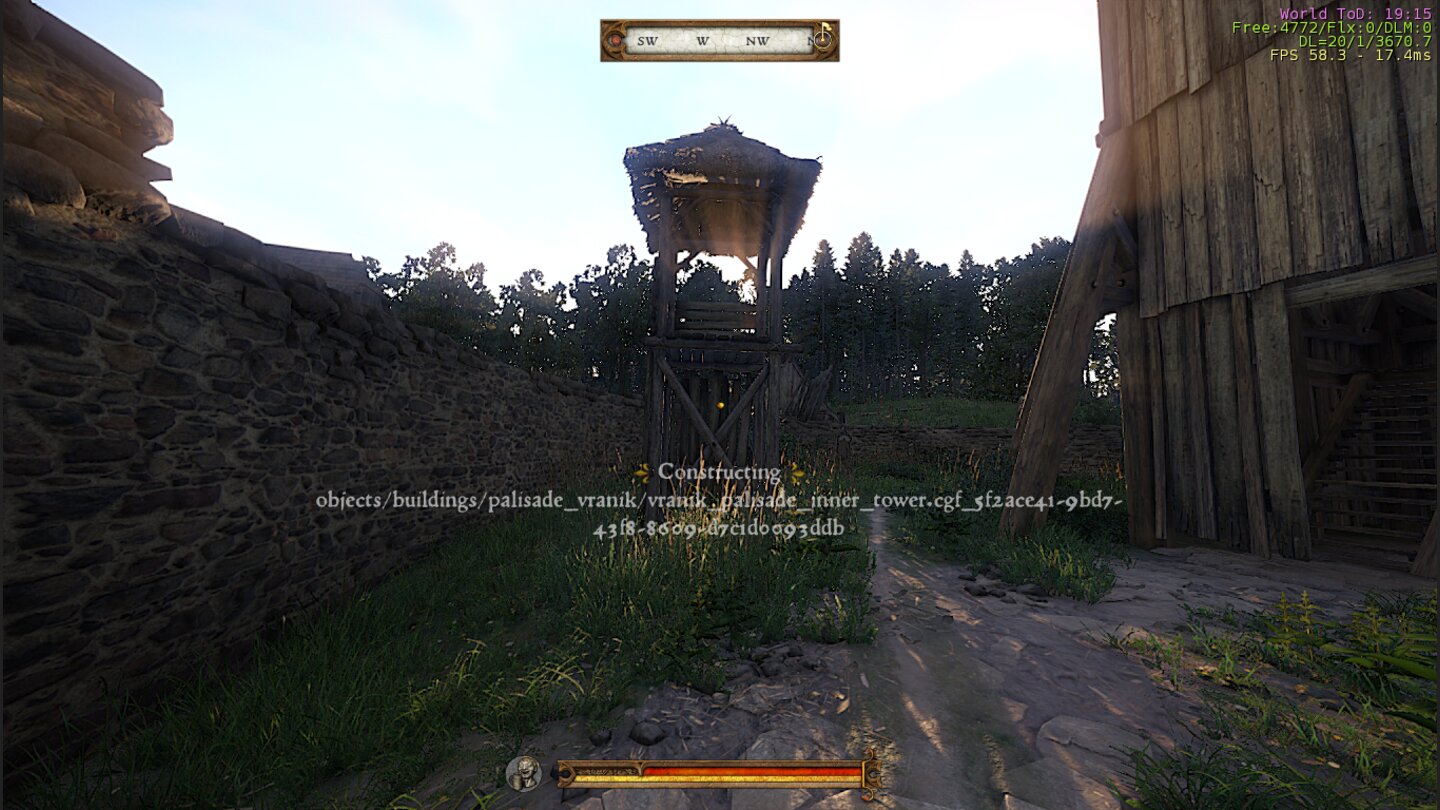This screenshot has height=810, width=1440.
Task: Click the golden clasp at the compass right end
Action: tap(822, 41)
